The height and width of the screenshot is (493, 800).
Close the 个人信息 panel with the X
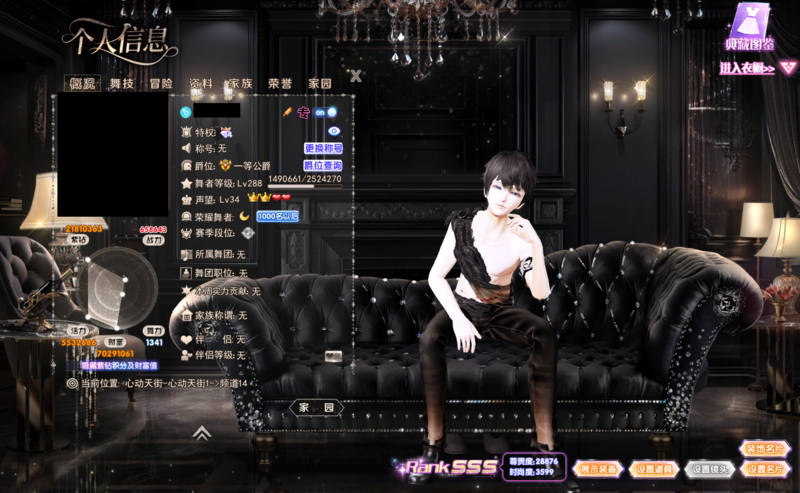coord(356,75)
